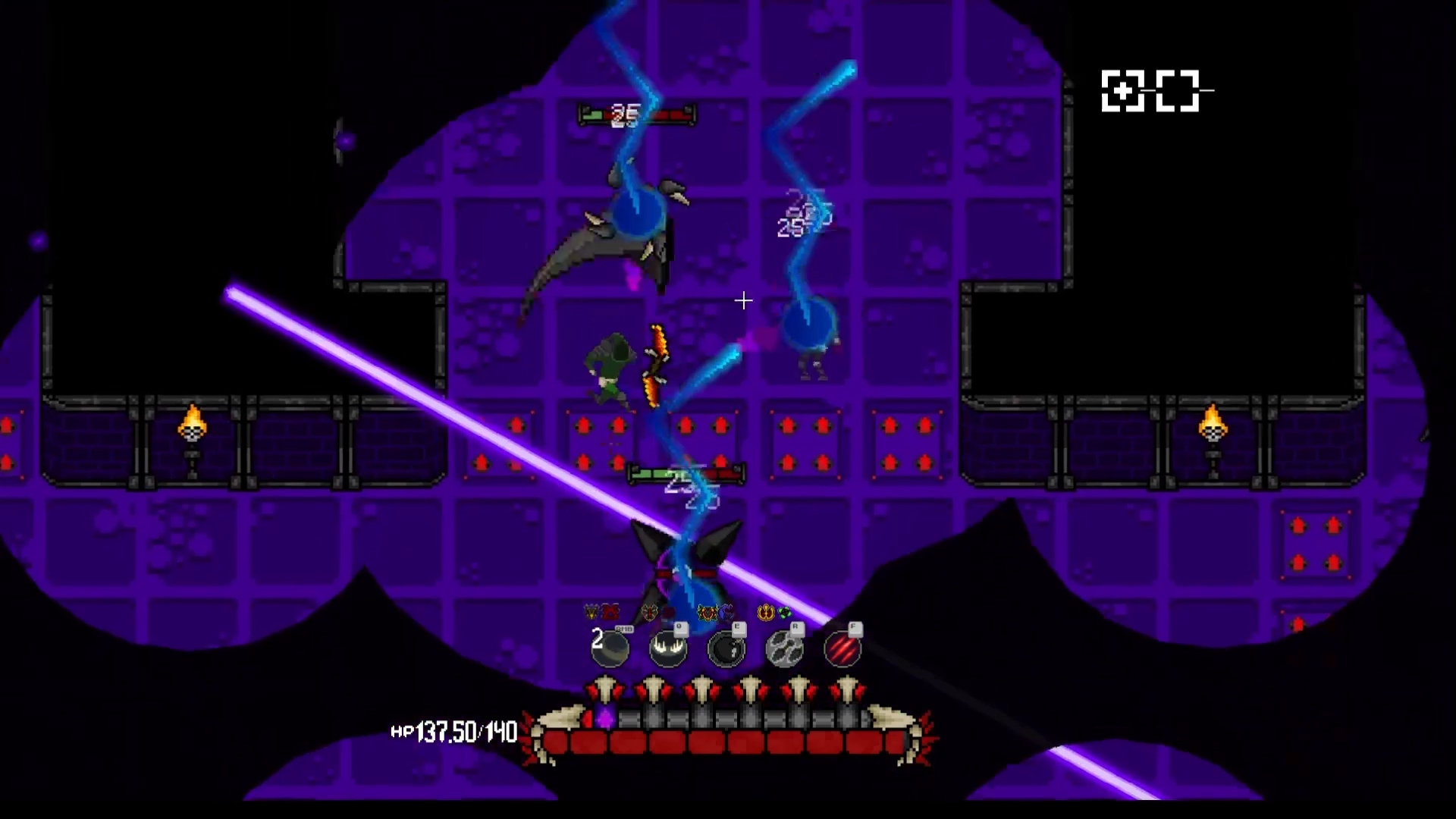Click the center aiming crosshair
1456x819 pixels.
point(743,301)
